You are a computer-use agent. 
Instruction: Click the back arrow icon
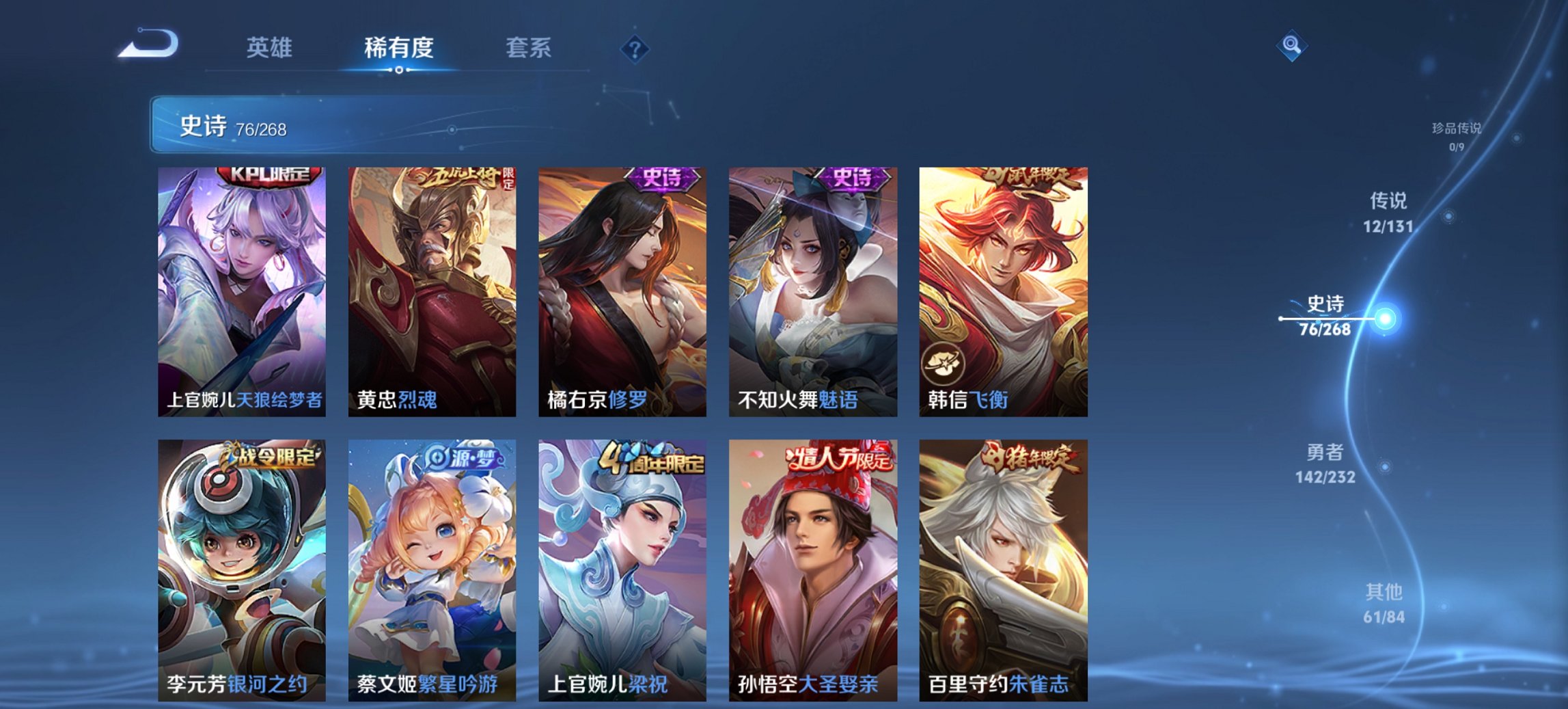coord(149,44)
